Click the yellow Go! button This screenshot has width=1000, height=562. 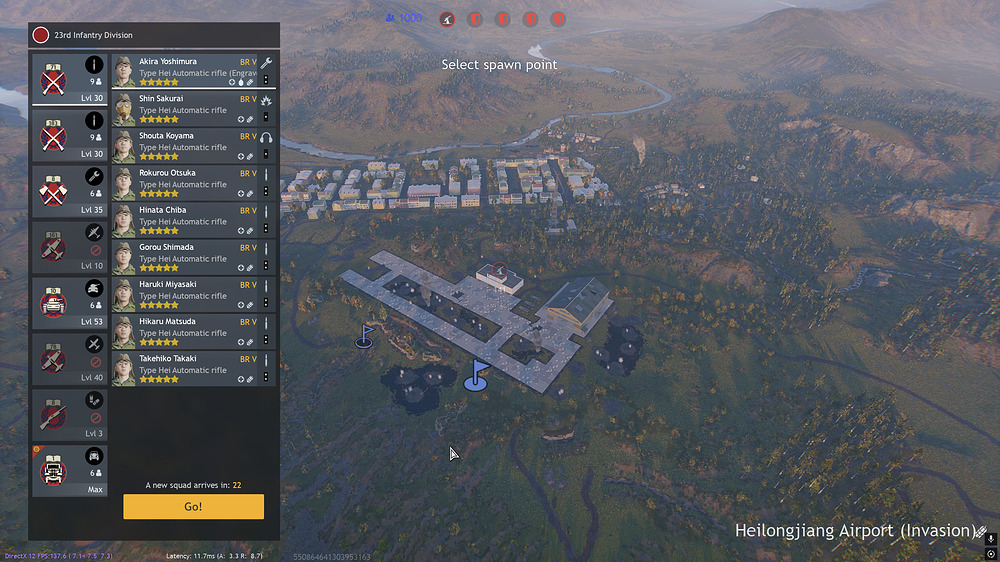pyautogui.click(x=193, y=507)
